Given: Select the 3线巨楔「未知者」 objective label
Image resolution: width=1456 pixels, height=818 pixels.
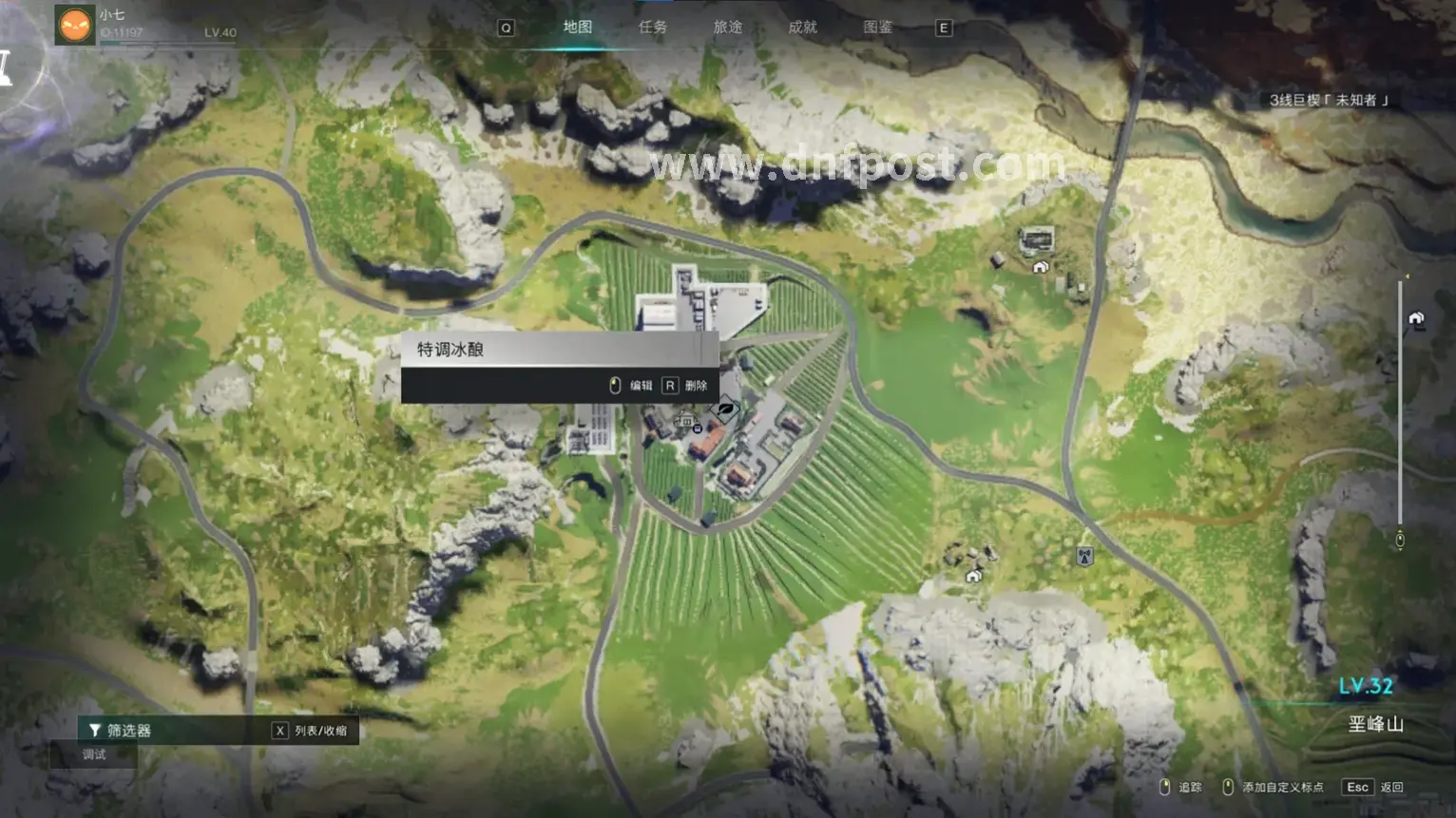Looking at the screenshot, I should point(1329,100).
